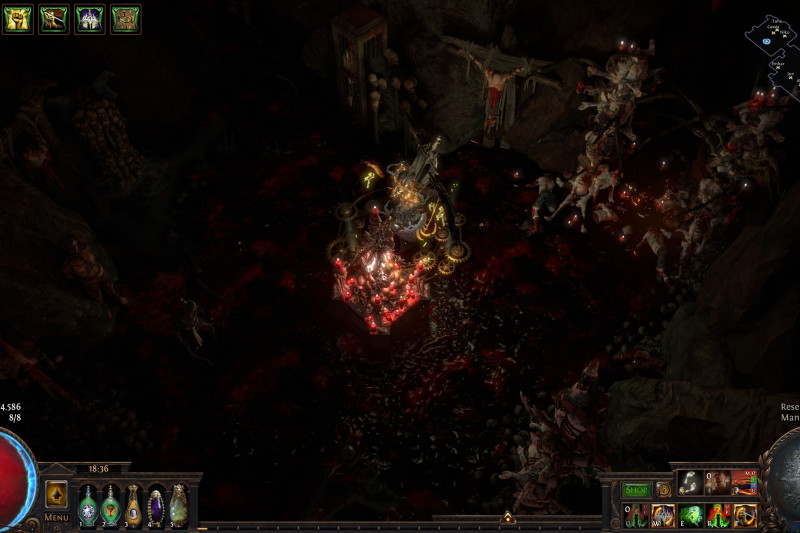
Task: Click the golden fist buff icon
Action: point(17,19)
